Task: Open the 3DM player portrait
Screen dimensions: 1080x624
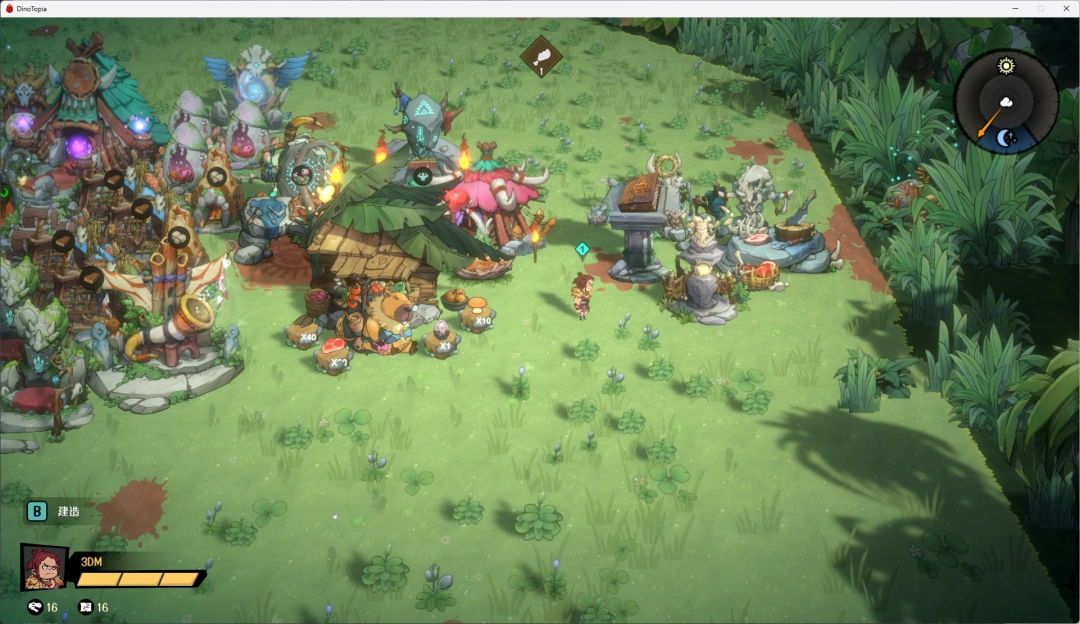Action: click(x=44, y=567)
